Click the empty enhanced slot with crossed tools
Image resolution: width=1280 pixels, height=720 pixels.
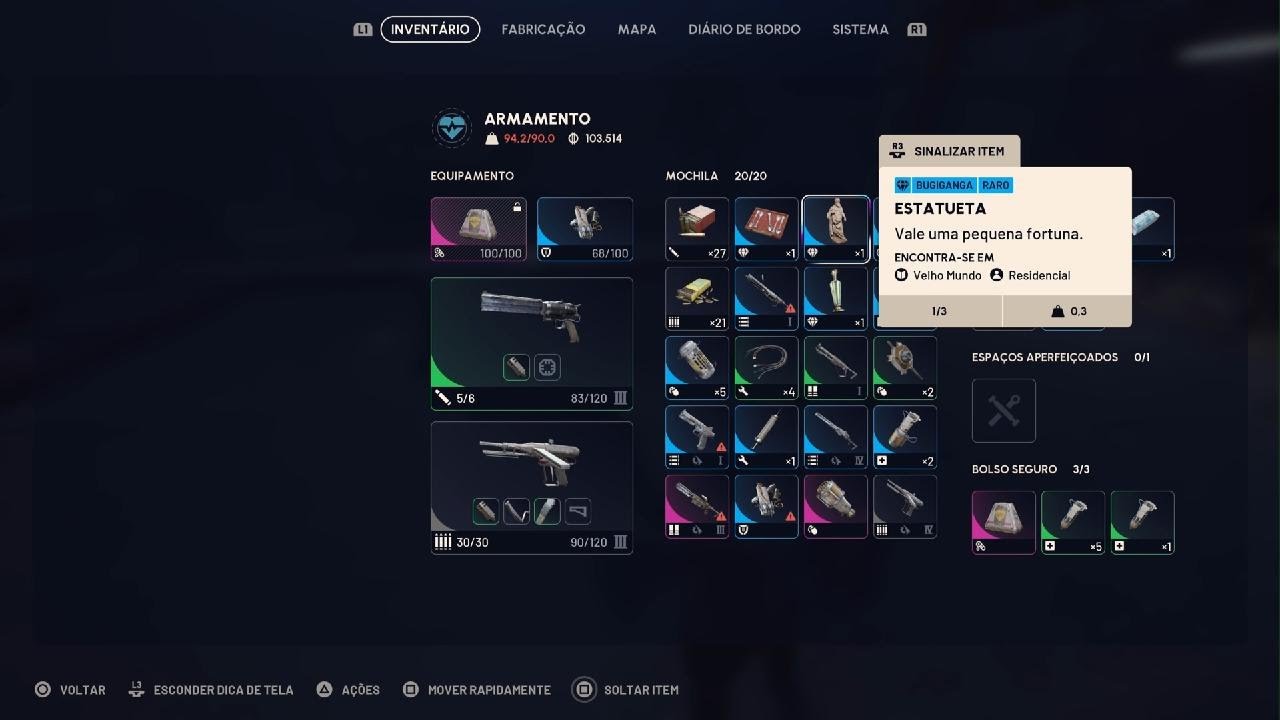coord(1003,410)
